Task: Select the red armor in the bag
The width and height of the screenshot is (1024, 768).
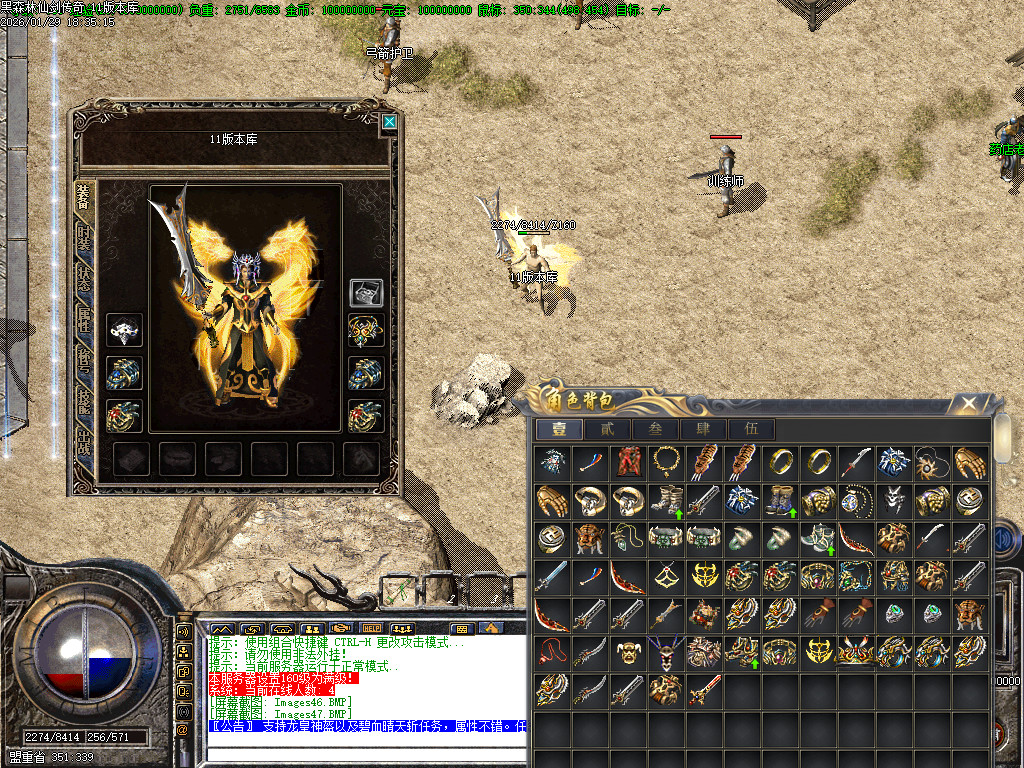Action: pyautogui.click(x=627, y=462)
